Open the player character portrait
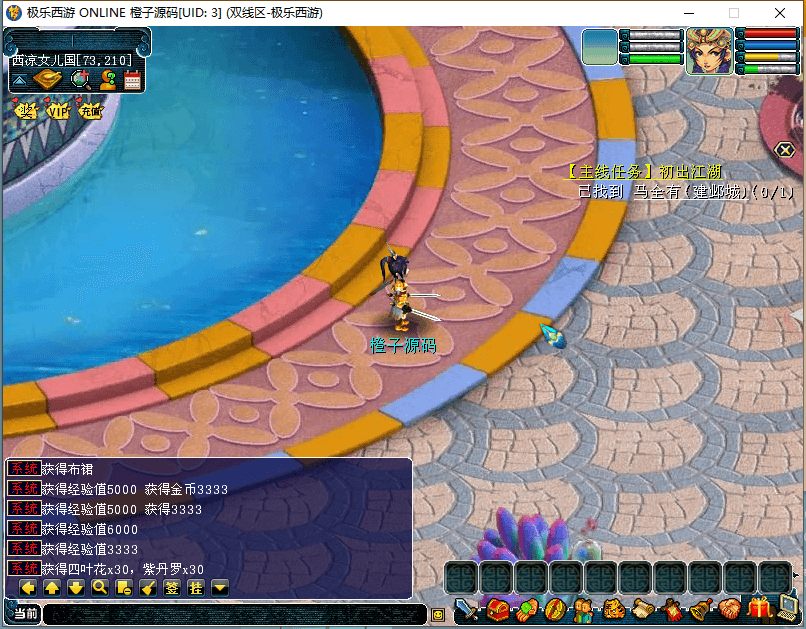Image resolution: width=806 pixels, height=629 pixels. [709, 50]
